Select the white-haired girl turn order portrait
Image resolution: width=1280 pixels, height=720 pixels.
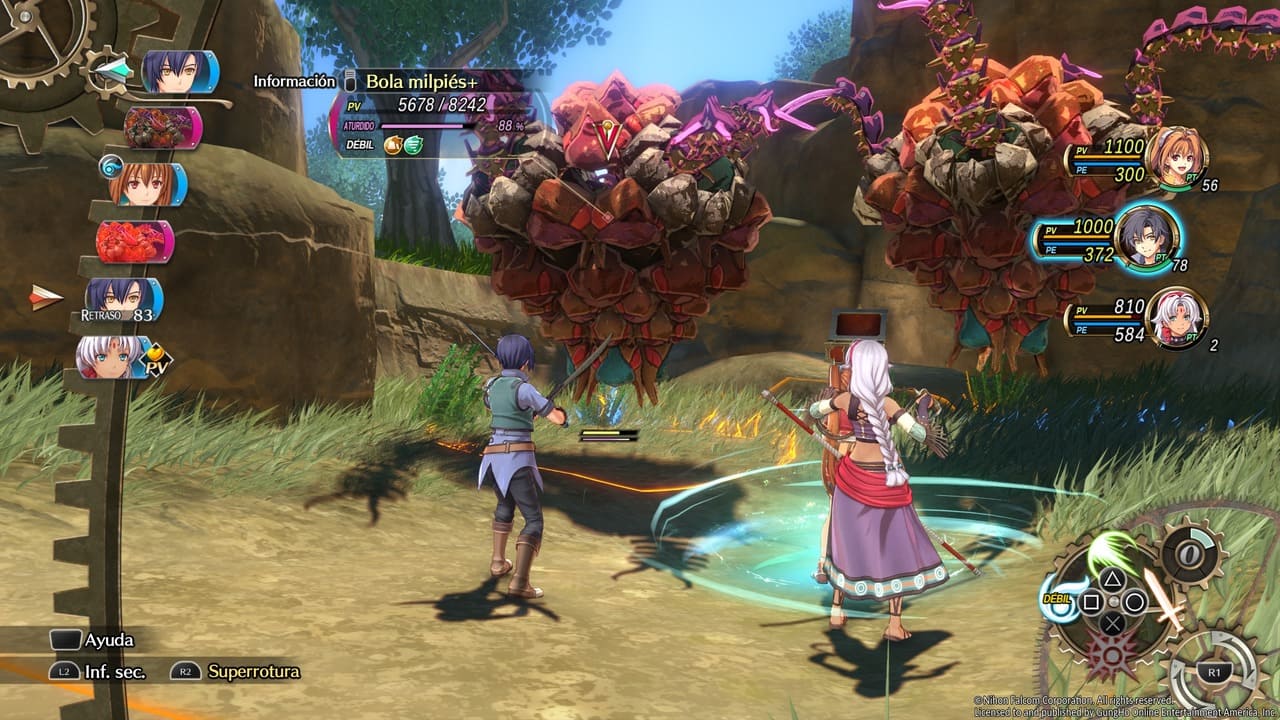click(112, 356)
